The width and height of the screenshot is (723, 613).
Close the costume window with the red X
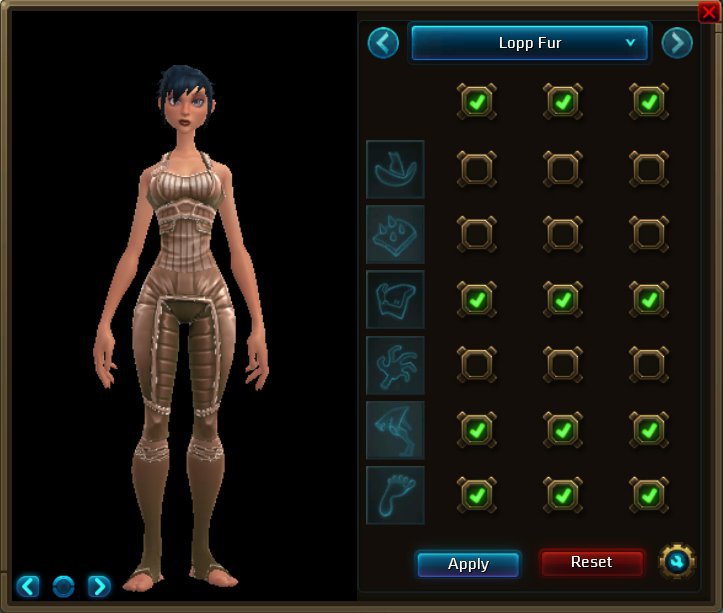[708, 11]
